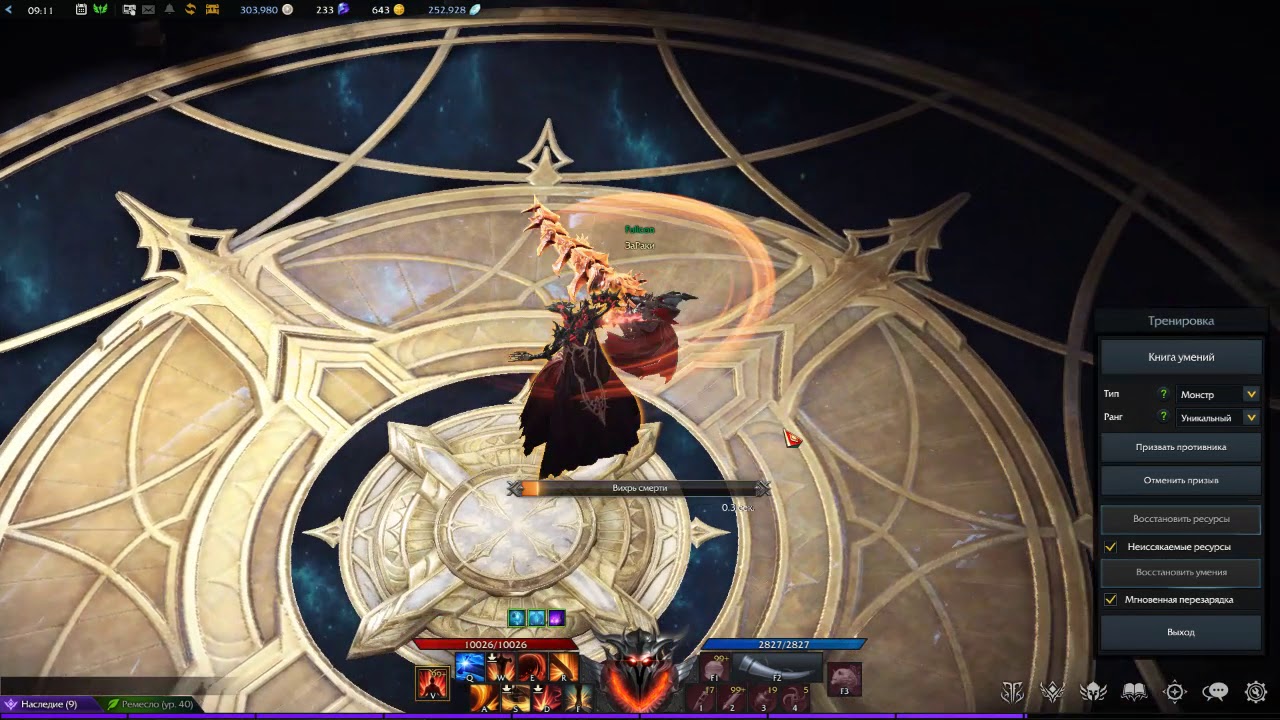Image resolution: width=1280 pixels, height=720 pixels.
Task: Activate the blue Q skill icon
Action: click(x=469, y=666)
